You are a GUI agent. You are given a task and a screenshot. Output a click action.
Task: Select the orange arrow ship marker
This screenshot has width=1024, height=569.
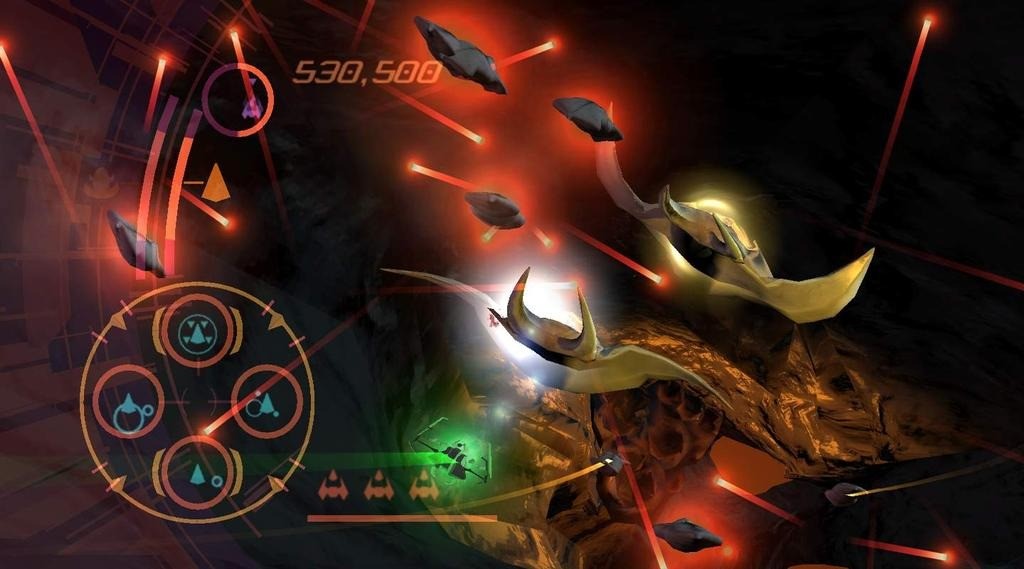215,181
